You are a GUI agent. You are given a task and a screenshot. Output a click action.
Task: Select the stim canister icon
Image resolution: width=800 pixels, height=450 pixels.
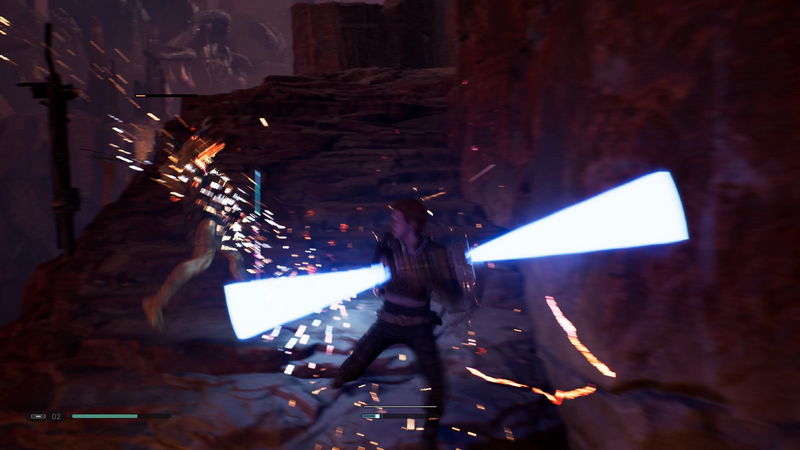tap(38, 415)
